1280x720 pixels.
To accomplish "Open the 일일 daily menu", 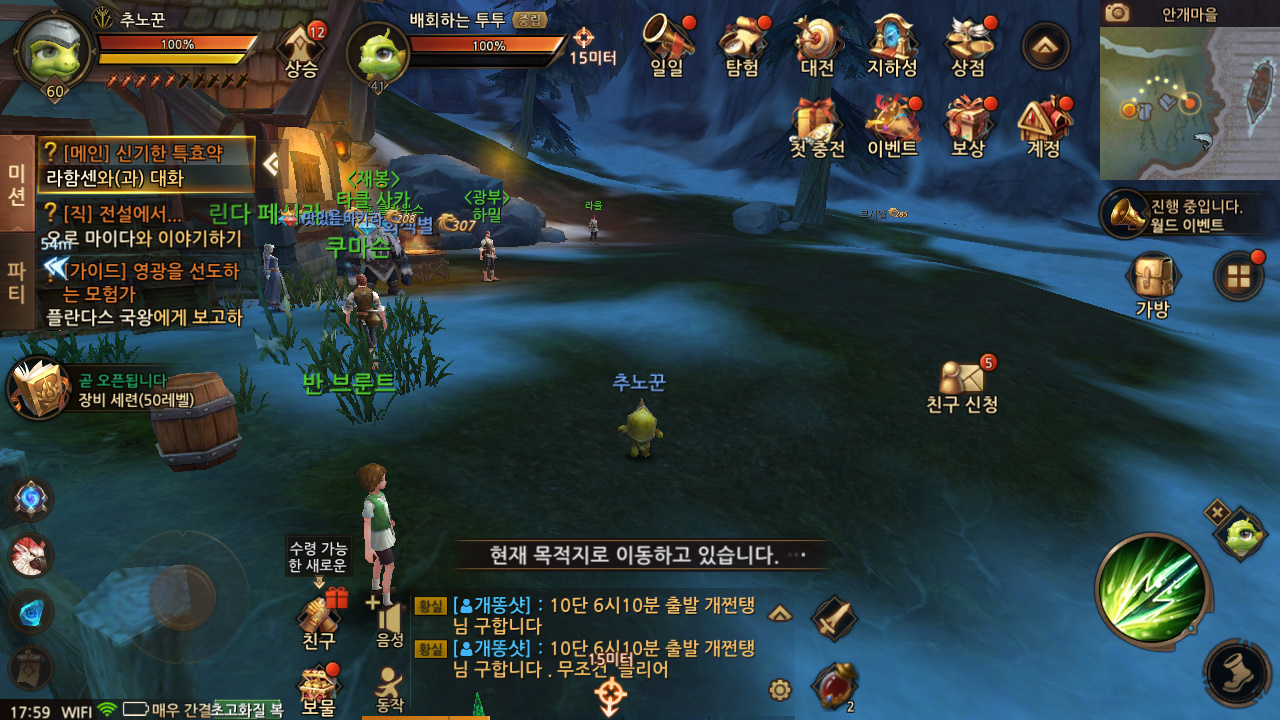I will (667, 46).
